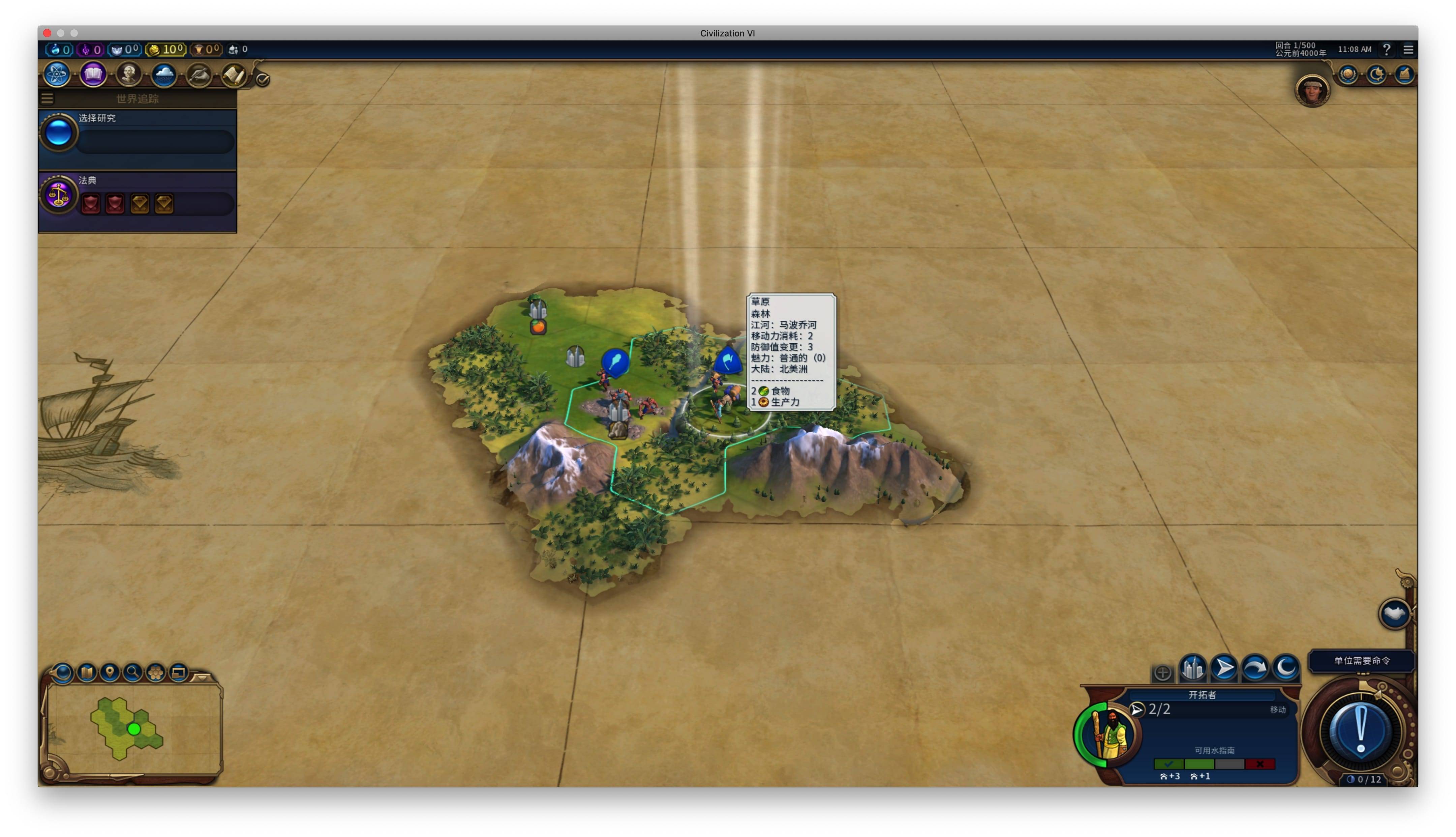Open the civics tree book icon

(92, 75)
